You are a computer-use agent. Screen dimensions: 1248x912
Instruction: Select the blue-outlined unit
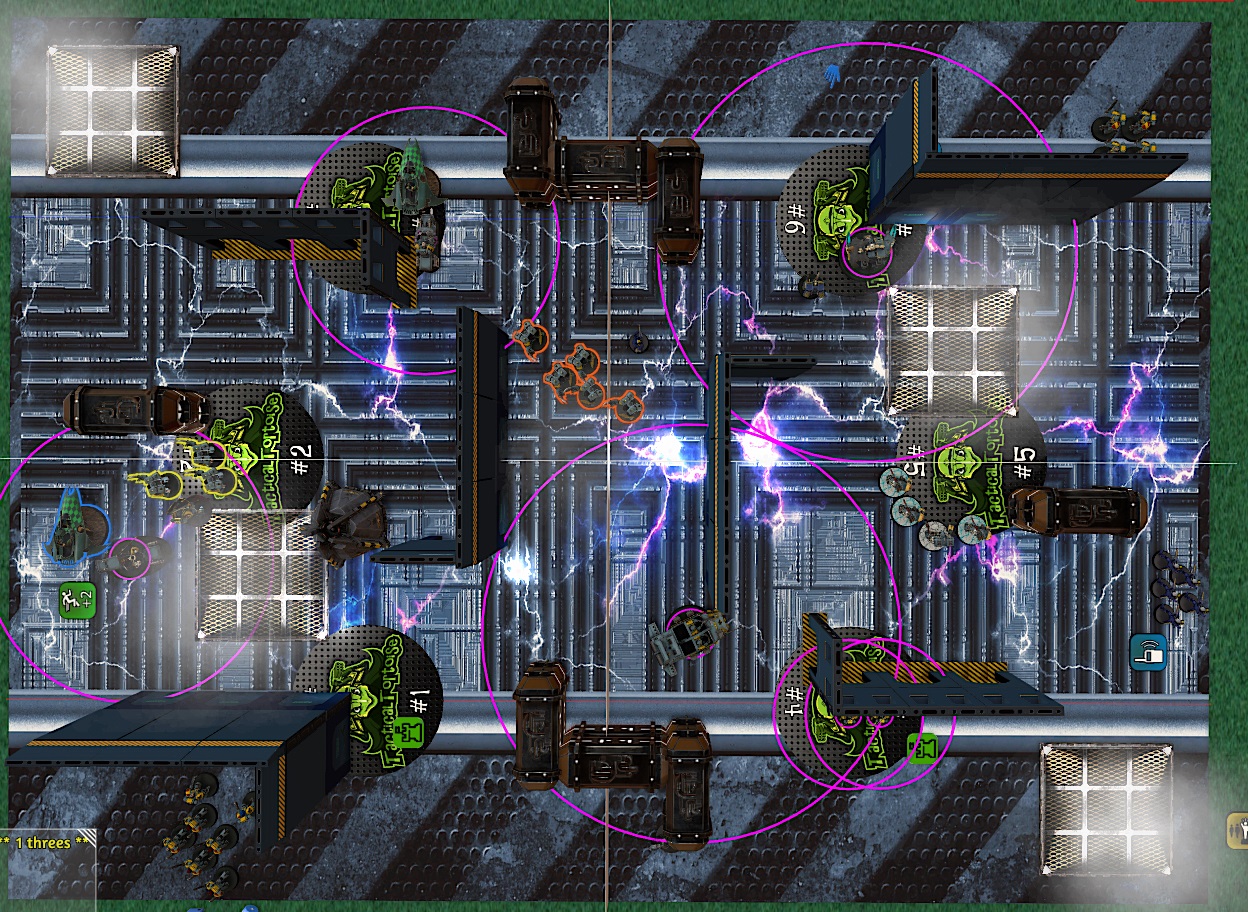pos(76,524)
